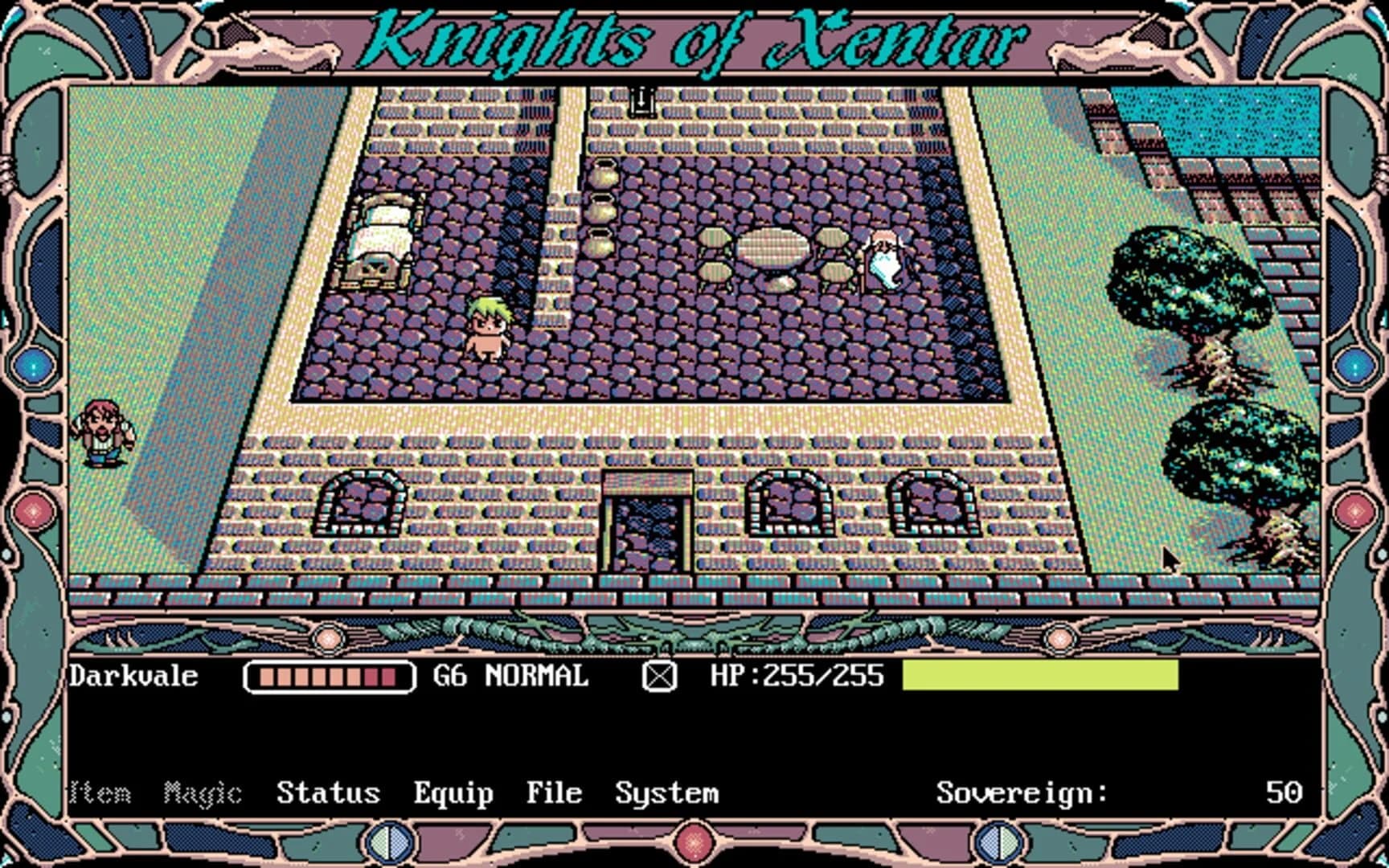
Task: Click the white-bearded wizard NPC
Action: [884, 257]
